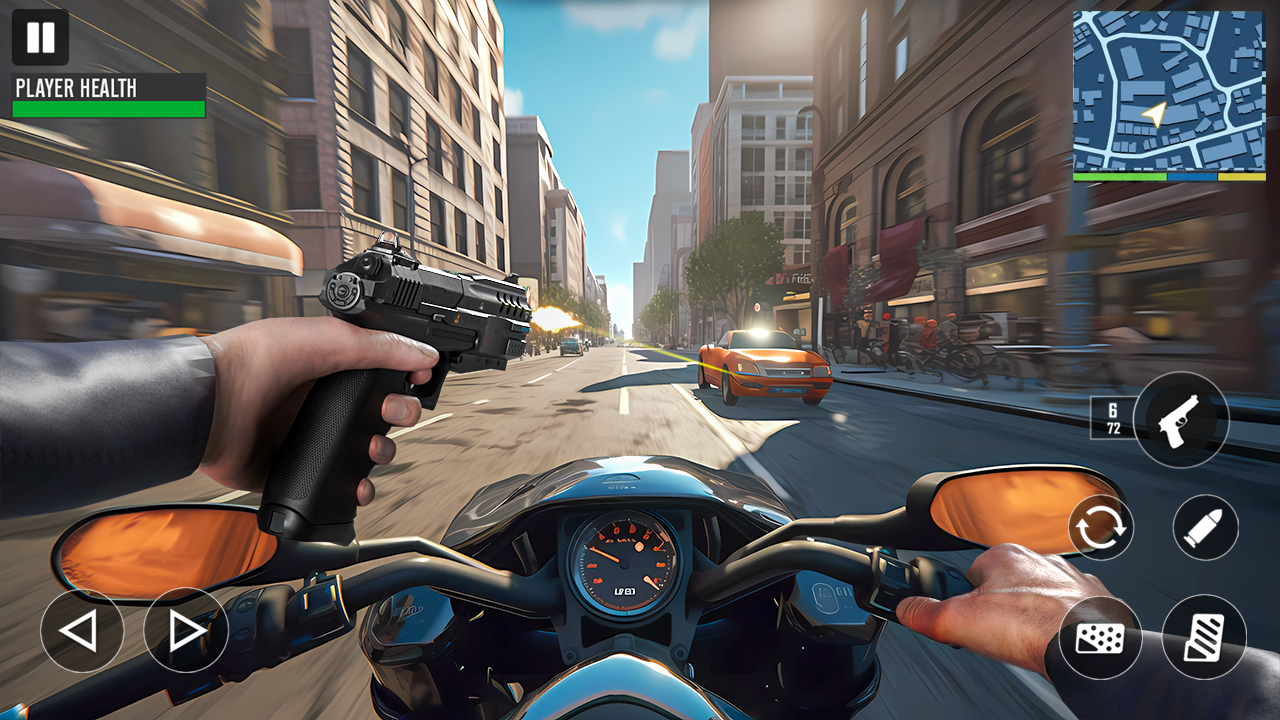Image resolution: width=1280 pixels, height=720 pixels.
Task: Tap the gun held in the rider's hand
Action: (415, 310)
